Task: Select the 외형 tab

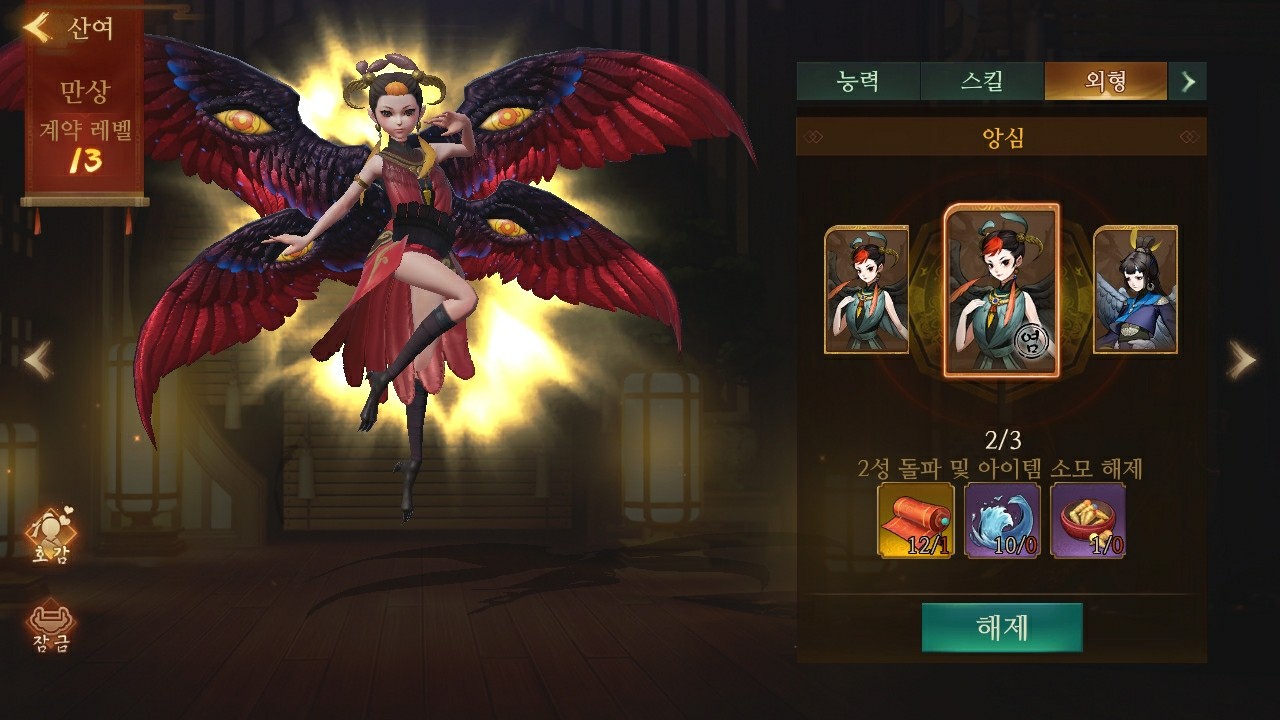Action: (1105, 81)
